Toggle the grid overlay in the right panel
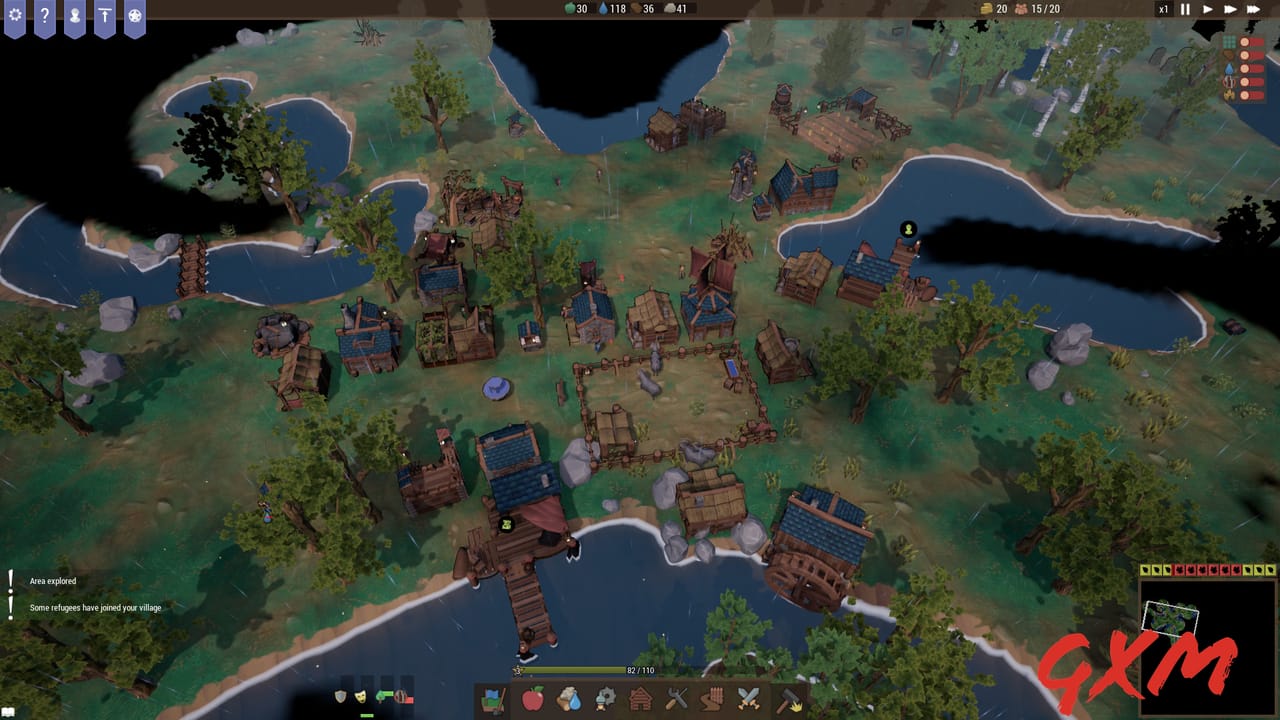The width and height of the screenshot is (1280, 720). [x=1229, y=41]
